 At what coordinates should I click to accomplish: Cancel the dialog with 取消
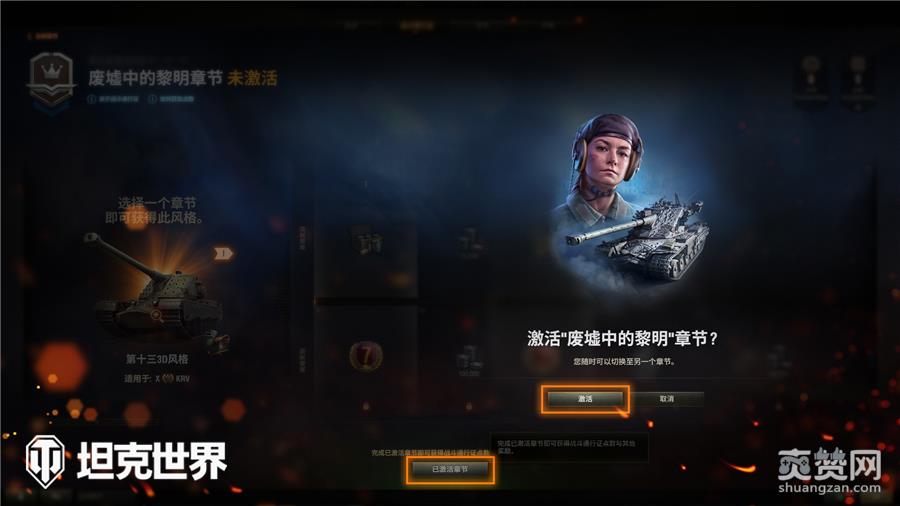[x=667, y=399]
